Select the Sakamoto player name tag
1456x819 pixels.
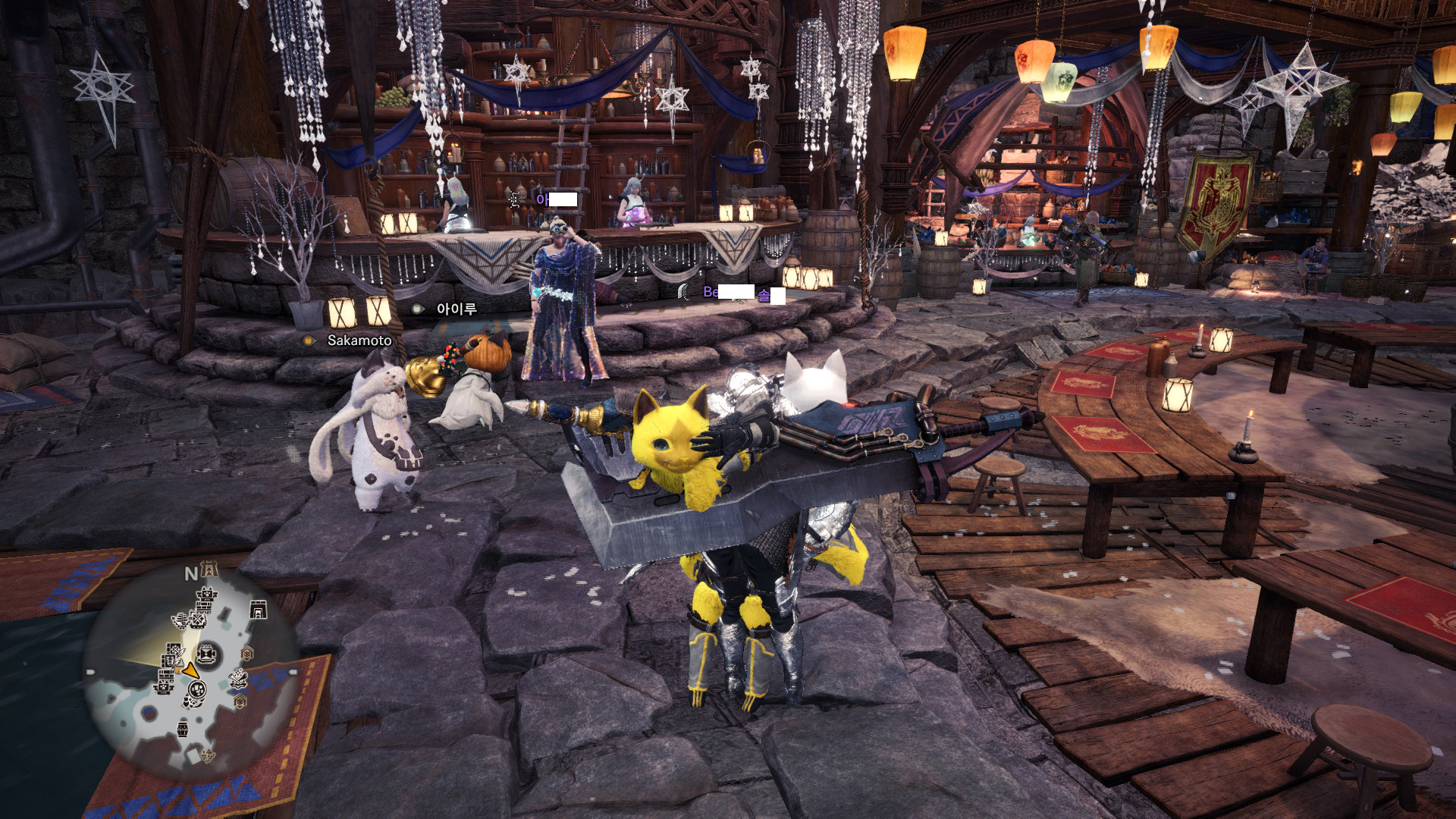click(359, 340)
